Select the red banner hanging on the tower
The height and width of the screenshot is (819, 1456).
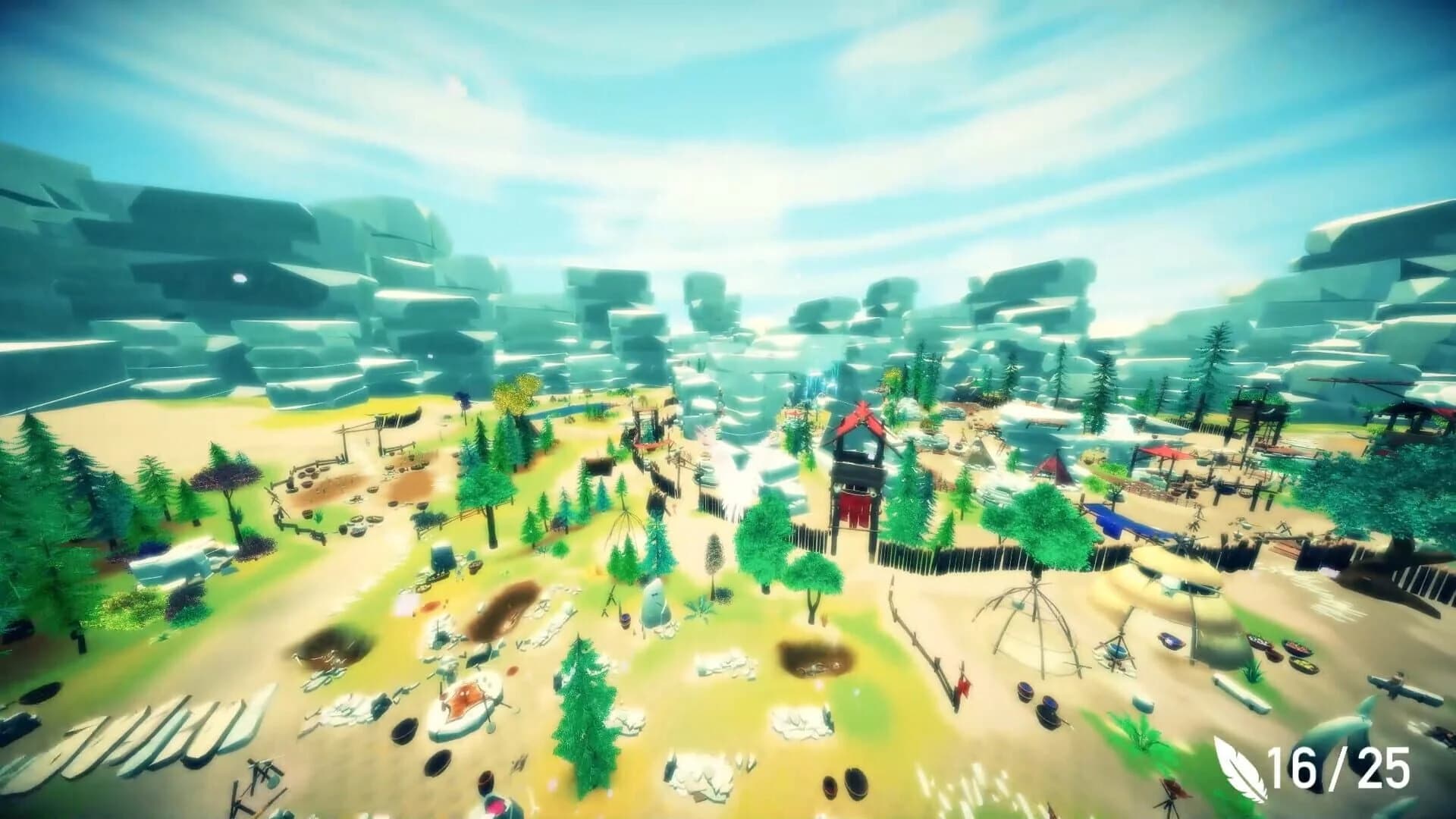pyautogui.click(x=855, y=510)
